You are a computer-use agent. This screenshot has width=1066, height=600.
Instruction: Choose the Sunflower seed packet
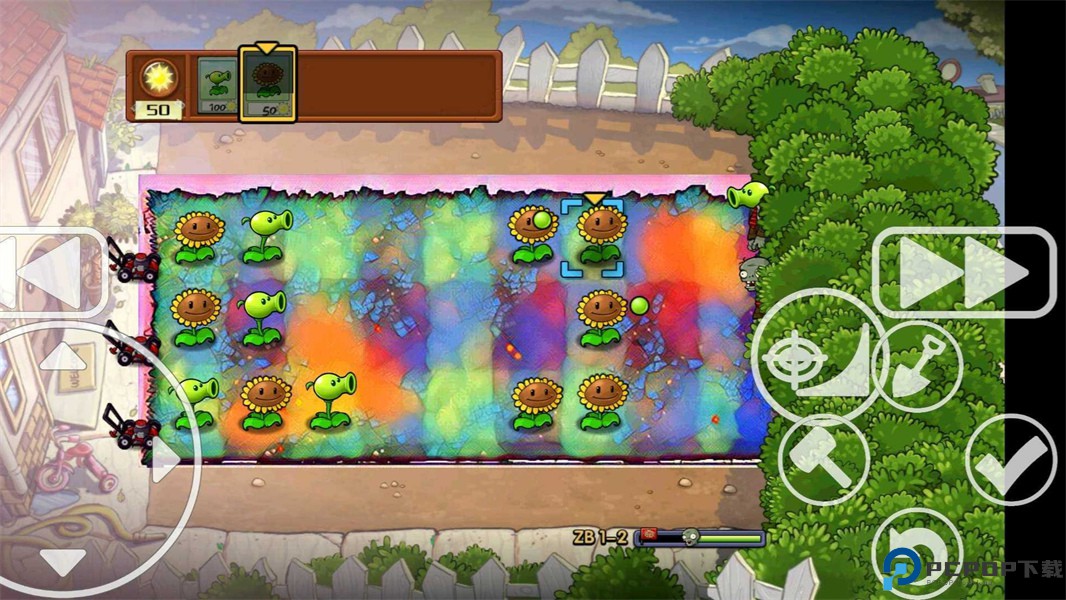tap(267, 85)
